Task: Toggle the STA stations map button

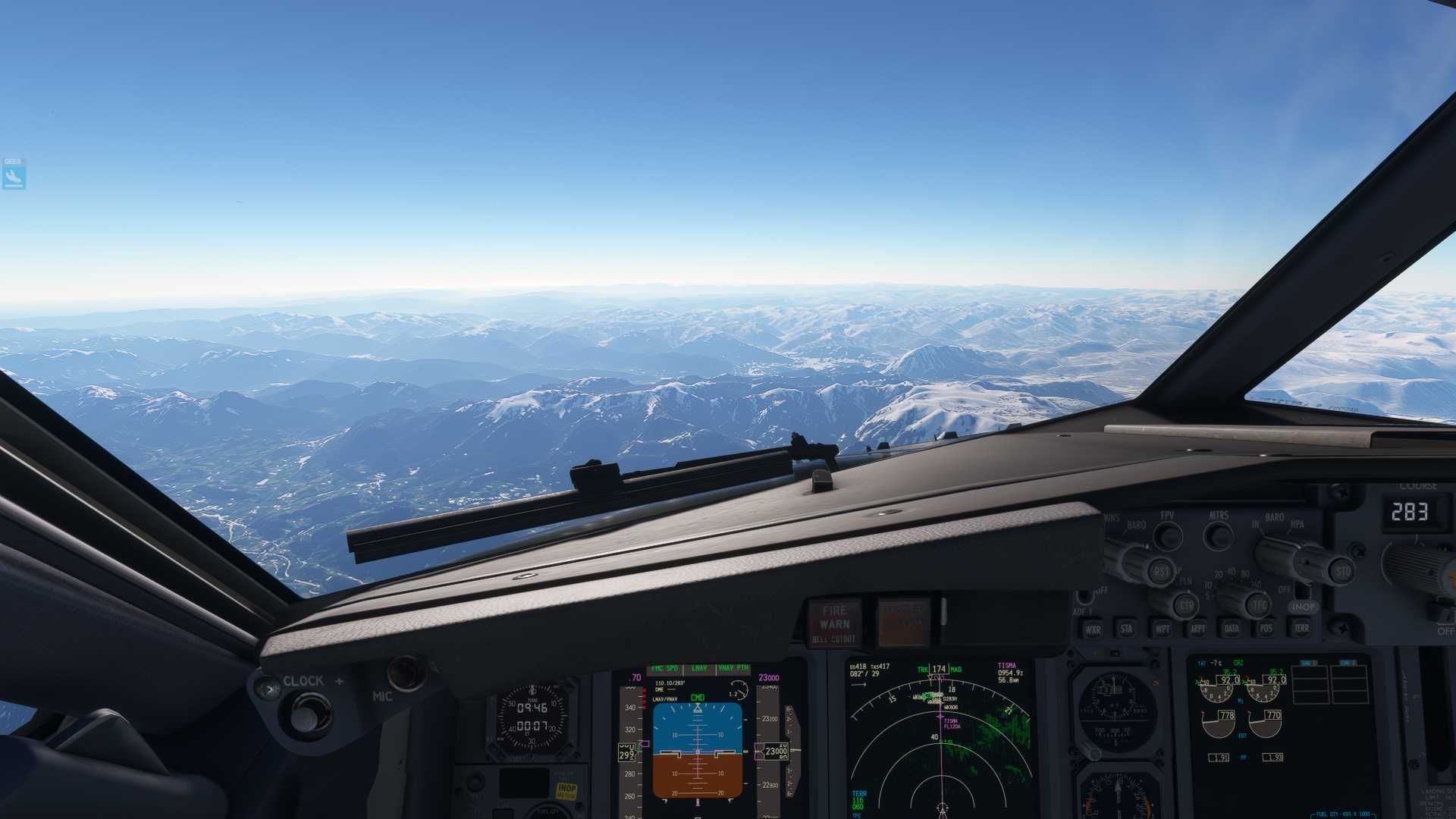Action: pyautogui.click(x=1127, y=629)
